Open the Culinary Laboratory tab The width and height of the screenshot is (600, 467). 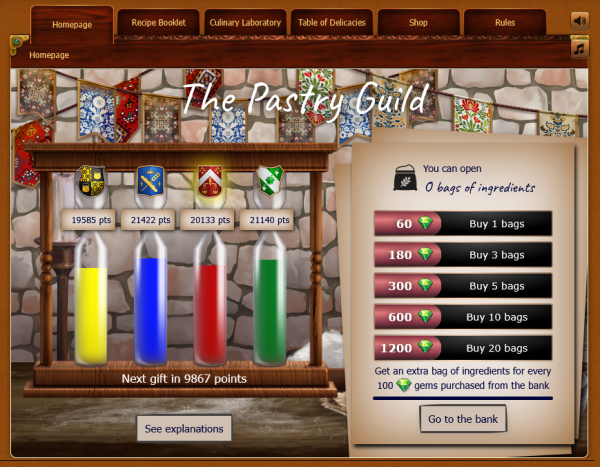pyautogui.click(x=246, y=22)
